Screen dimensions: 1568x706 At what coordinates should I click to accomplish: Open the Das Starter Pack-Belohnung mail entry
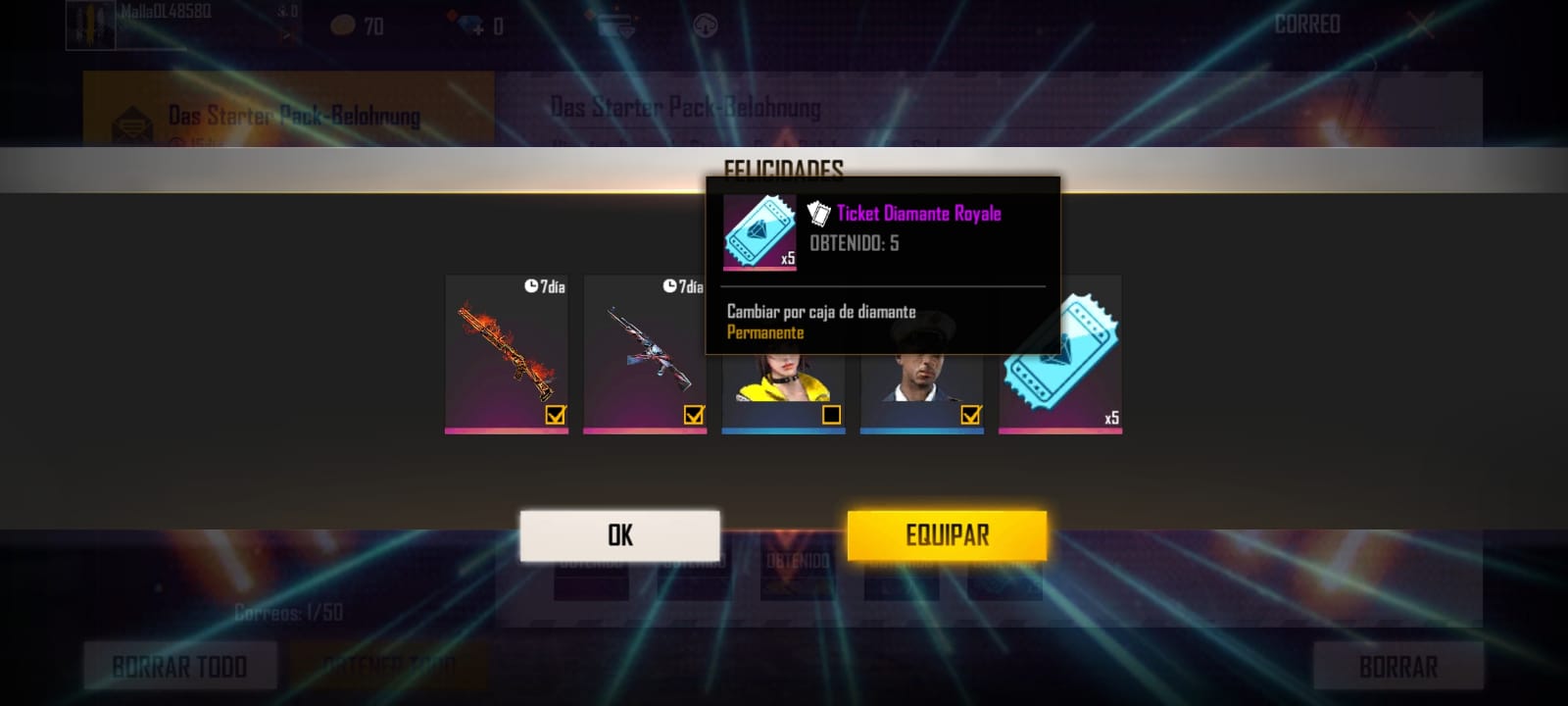point(288,113)
